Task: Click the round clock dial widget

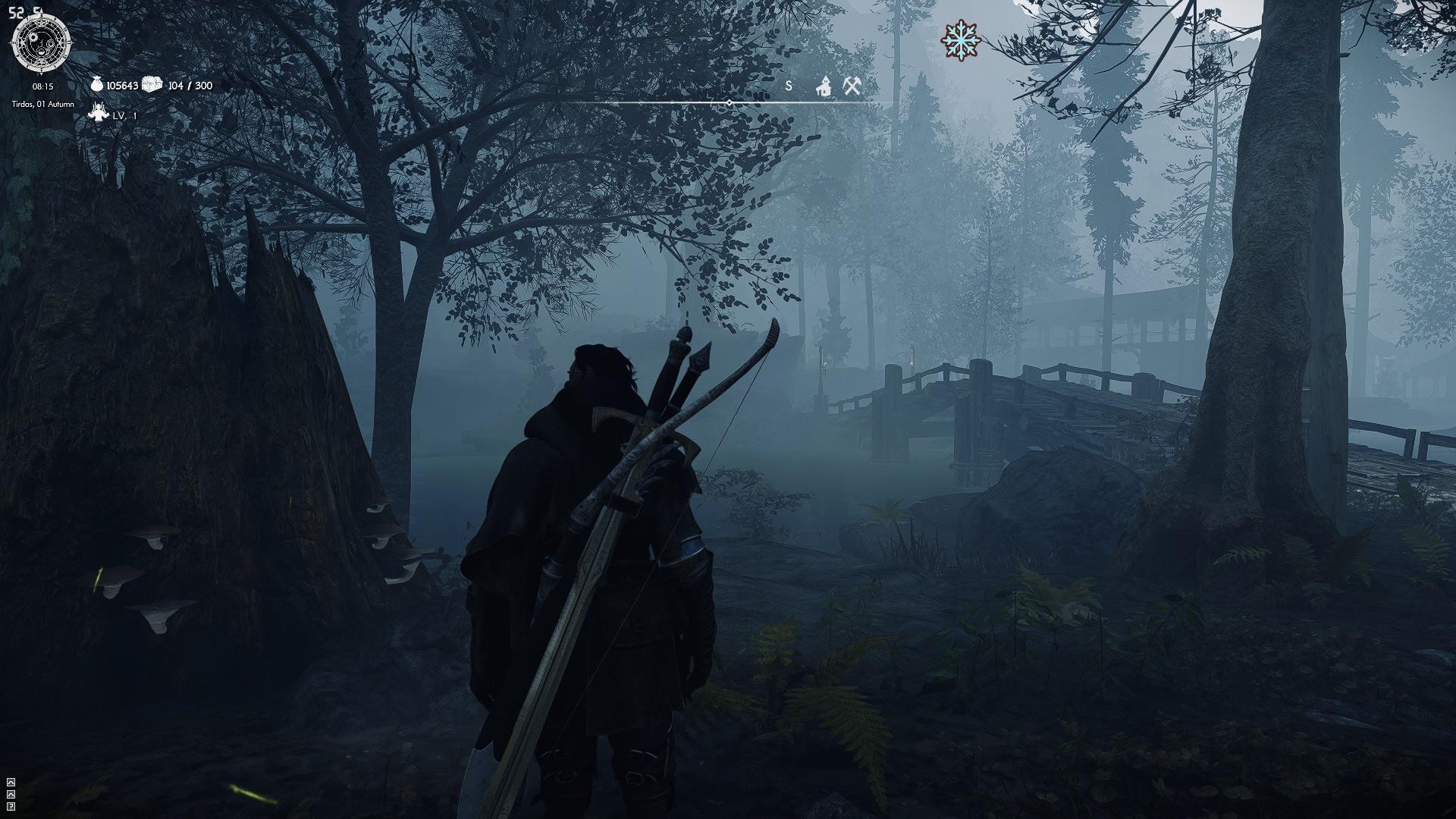Action: pyautogui.click(x=42, y=43)
